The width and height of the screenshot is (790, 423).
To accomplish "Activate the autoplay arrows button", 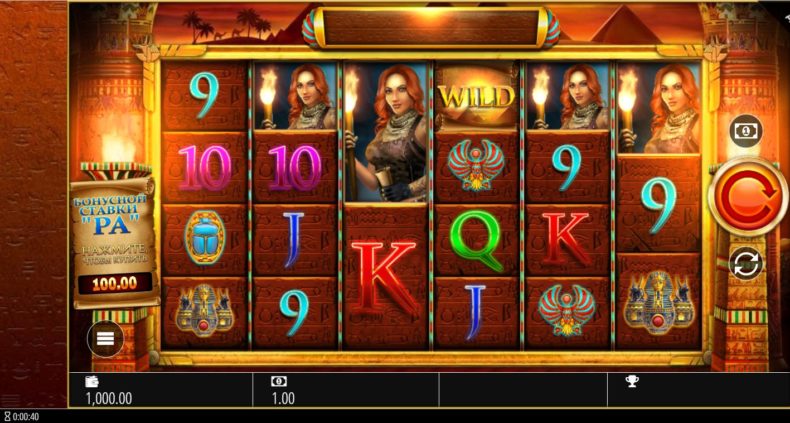I will tap(747, 263).
